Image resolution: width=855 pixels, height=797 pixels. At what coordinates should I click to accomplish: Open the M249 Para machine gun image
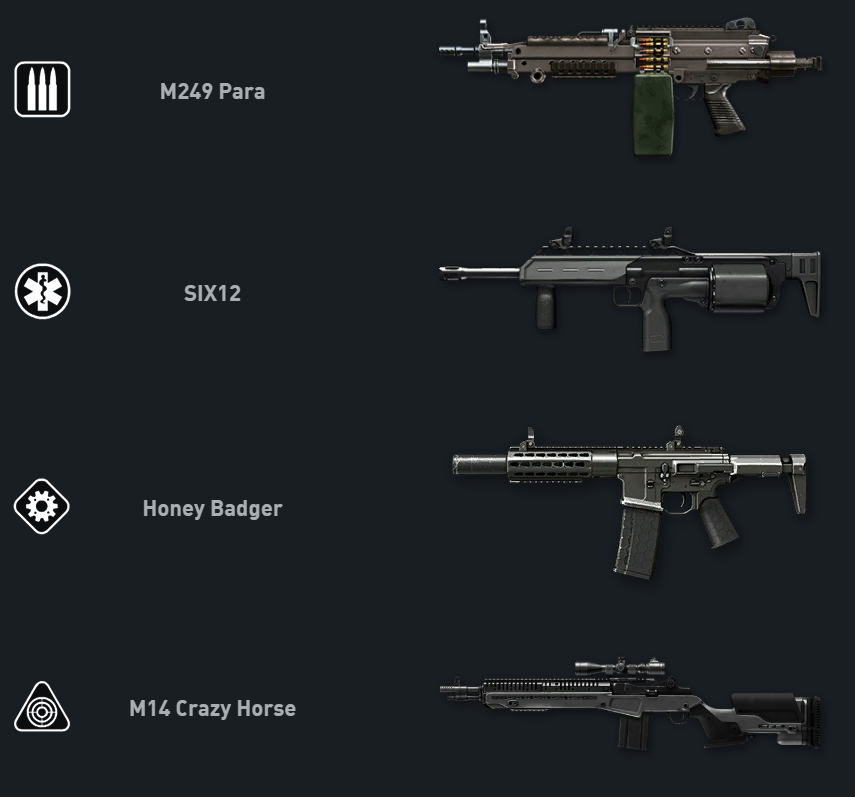(630, 85)
